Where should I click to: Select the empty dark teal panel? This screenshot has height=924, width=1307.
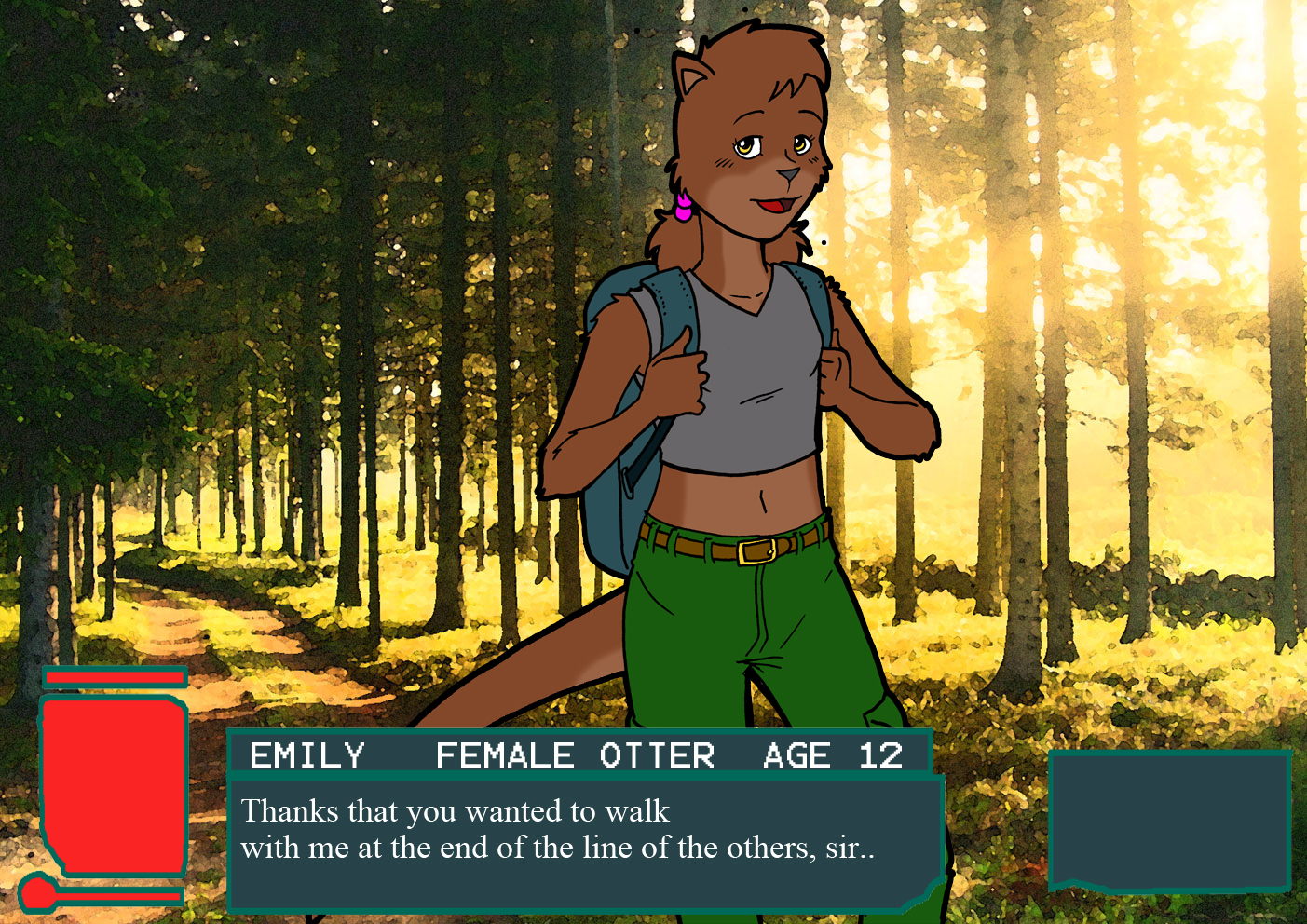coord(1168,819)
